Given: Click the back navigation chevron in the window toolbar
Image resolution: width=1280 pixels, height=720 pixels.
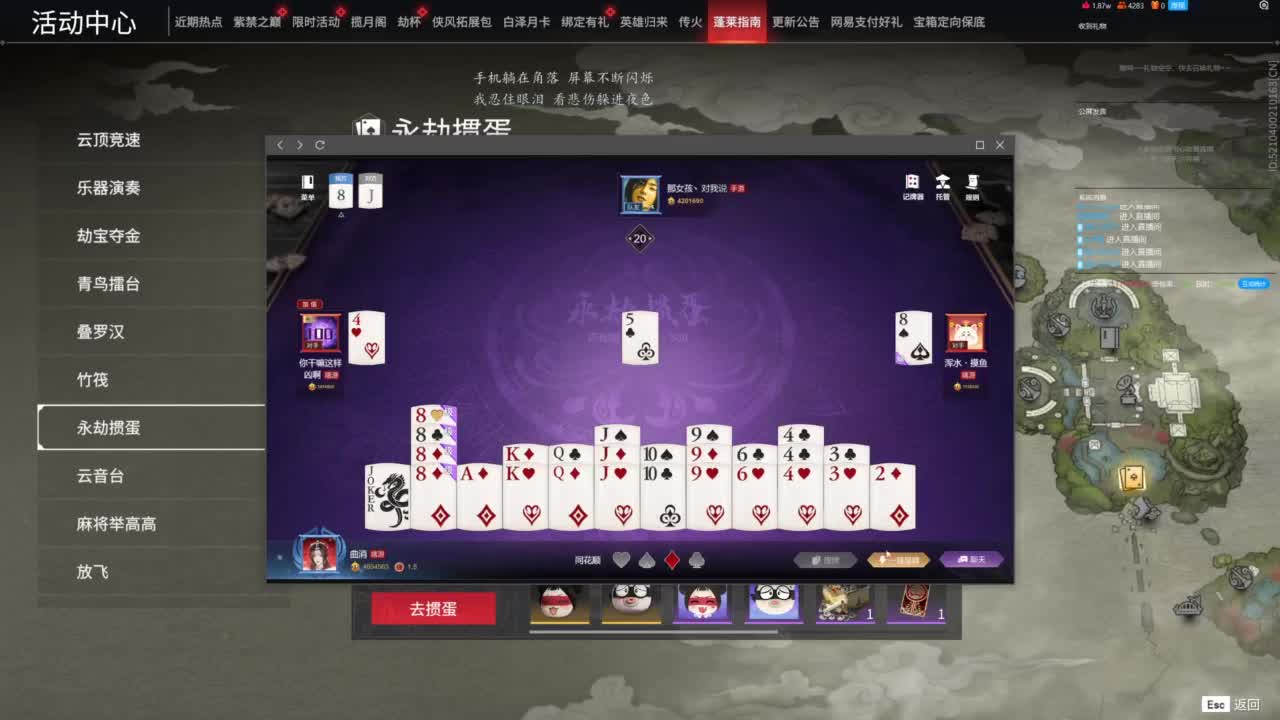Looking at the screenshot, I should (x=280, y=145).
